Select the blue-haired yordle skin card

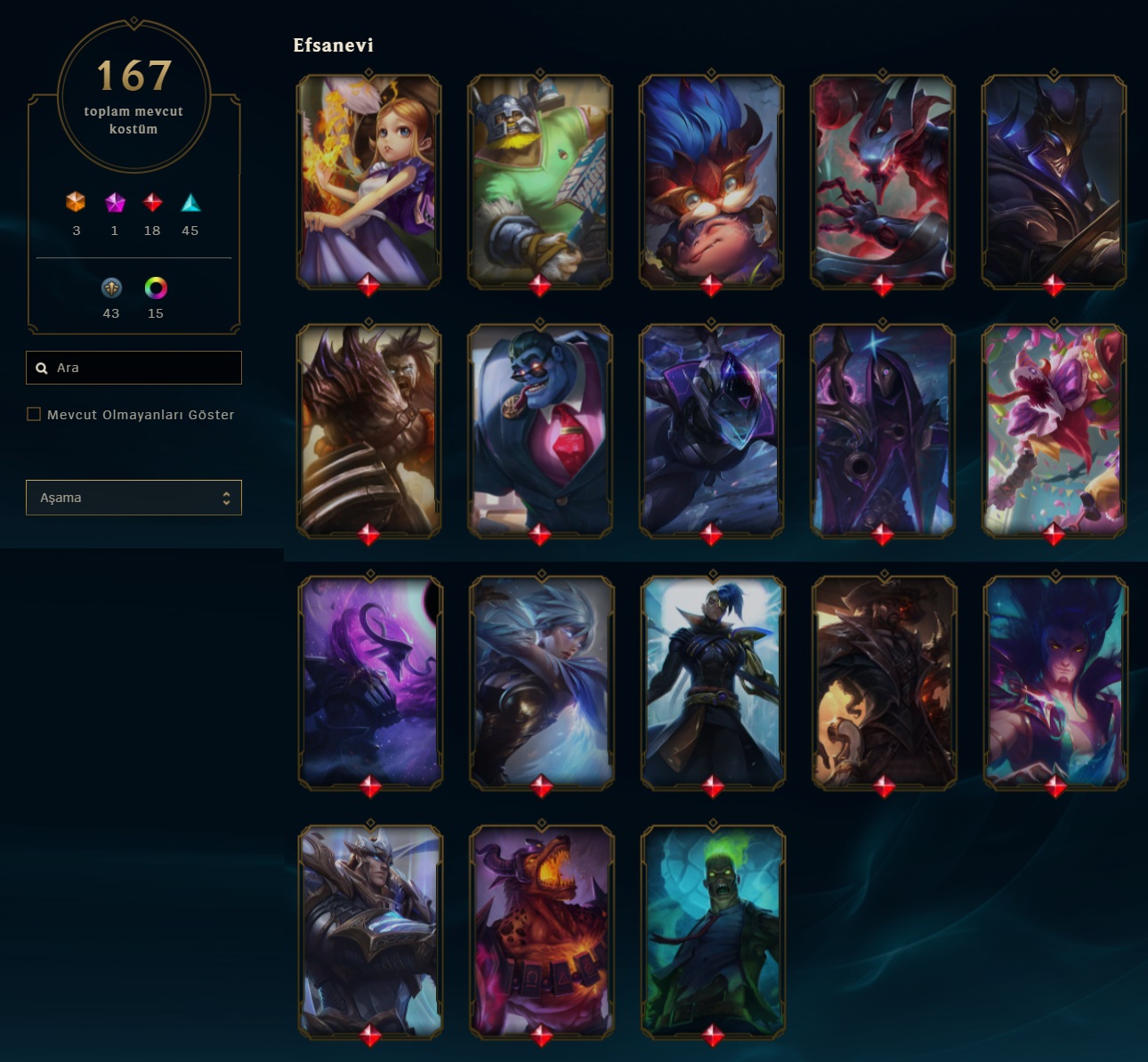pyautogui.click(x=711, y=181)
